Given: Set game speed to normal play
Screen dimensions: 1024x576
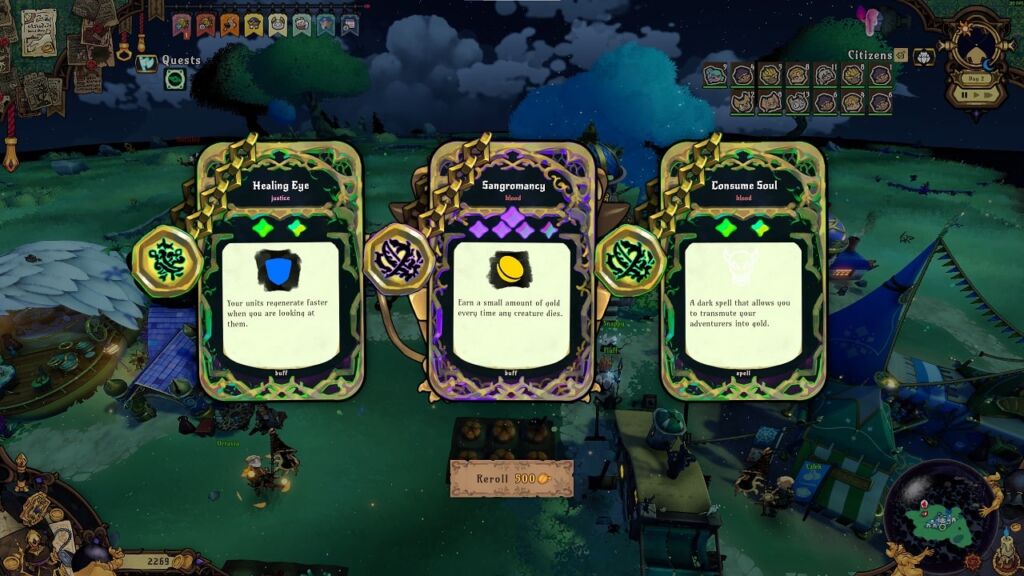Looking at the screenshot, I should click(x=977, y=95).
